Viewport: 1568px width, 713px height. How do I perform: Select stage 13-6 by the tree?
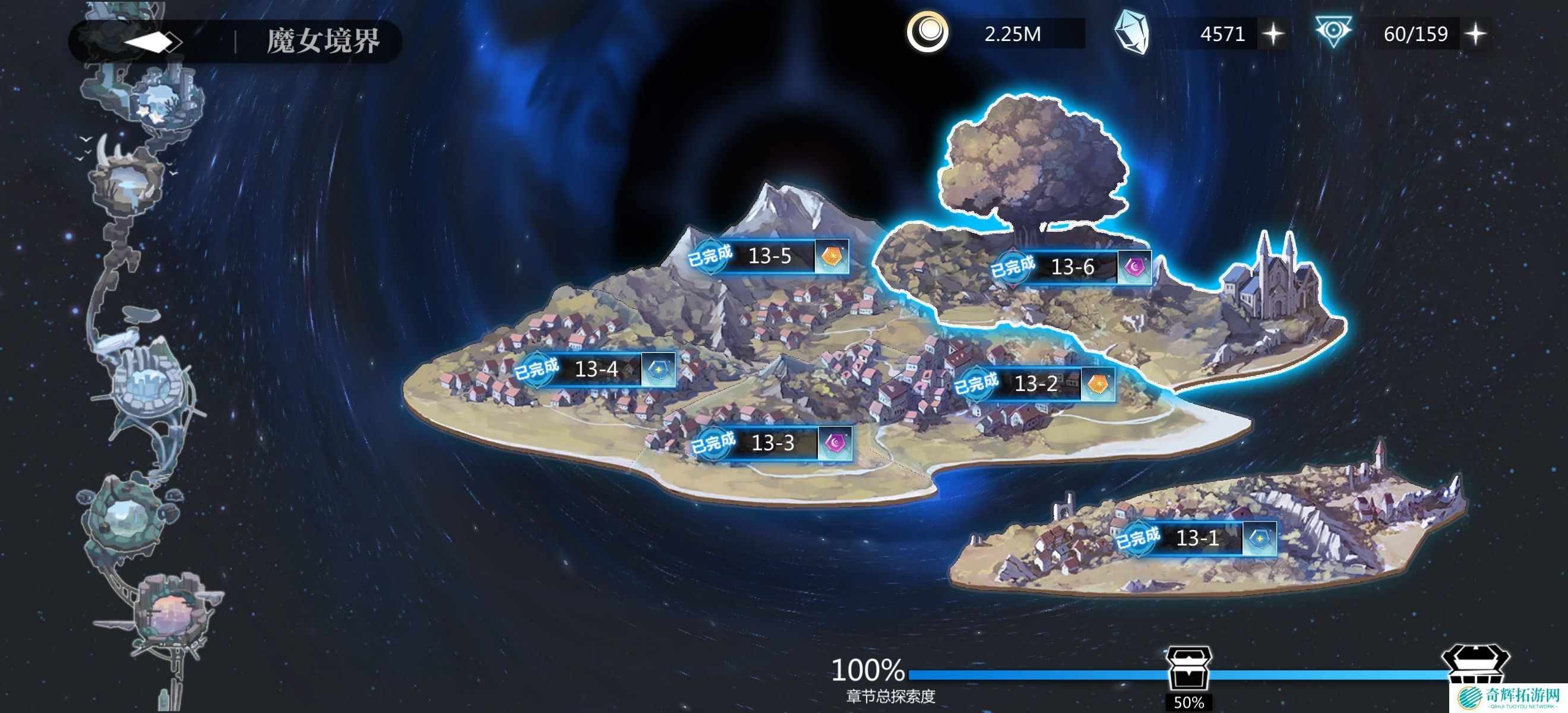point(1073,267)
